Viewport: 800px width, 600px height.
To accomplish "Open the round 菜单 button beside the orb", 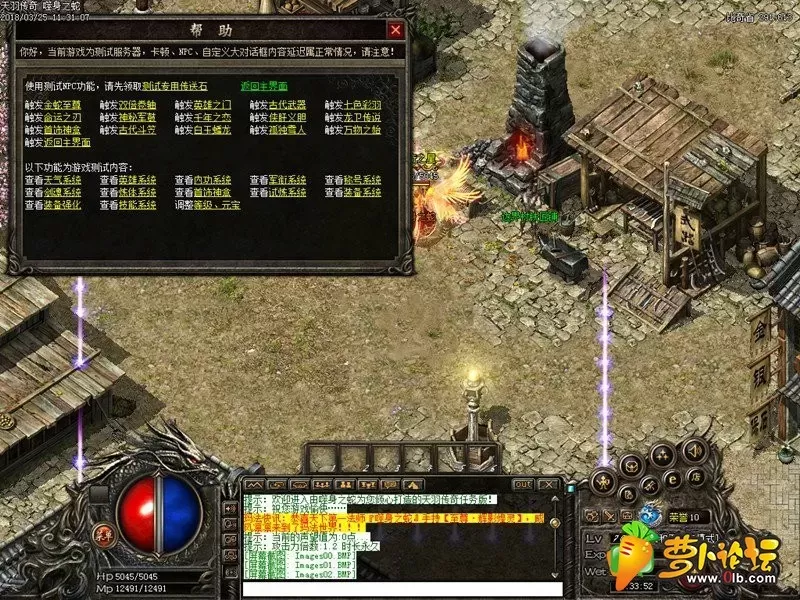I will pyautogui.click(x=102, y=528).
